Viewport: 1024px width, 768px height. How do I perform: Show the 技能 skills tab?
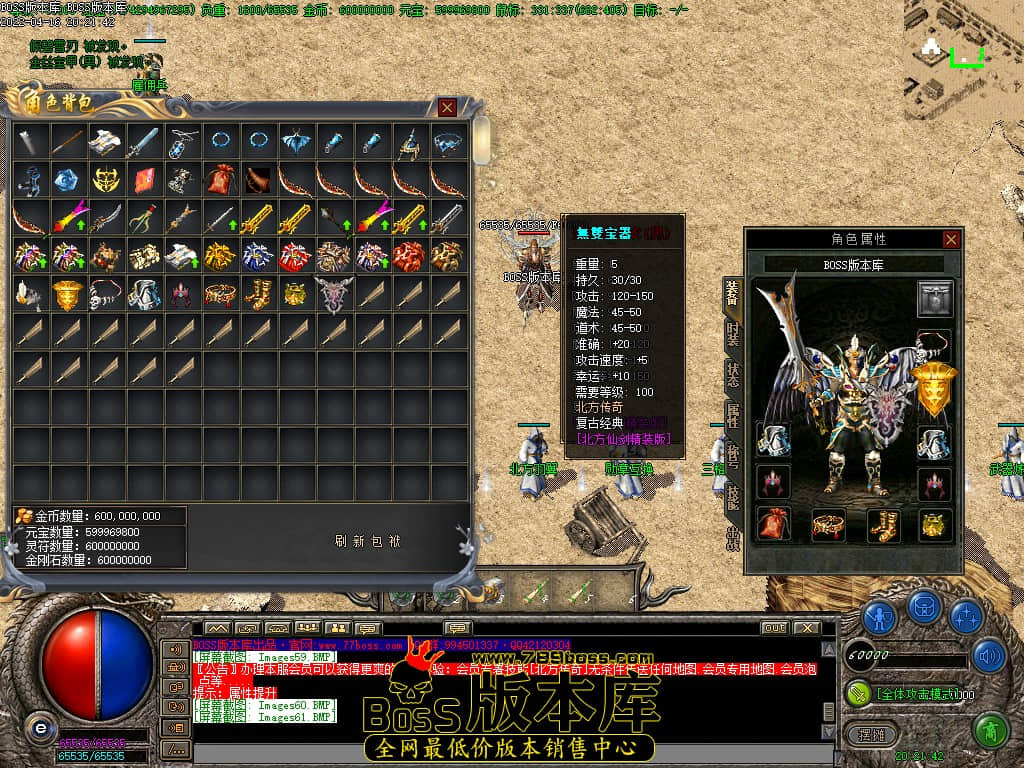(x=733, y=497)
